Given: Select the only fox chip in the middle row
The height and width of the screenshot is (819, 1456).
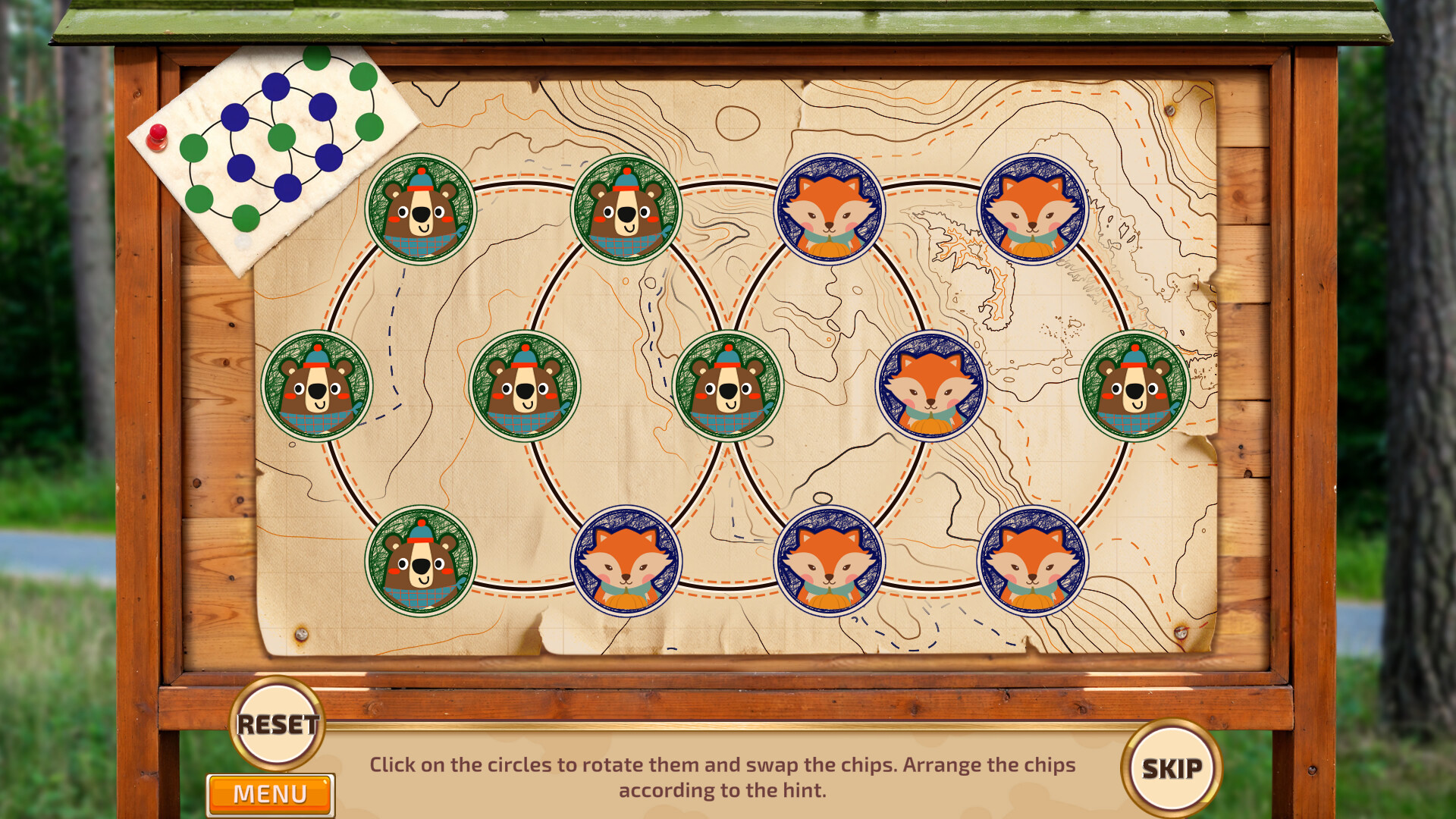Looking at the screenshot, I should (x=931, y=386).
